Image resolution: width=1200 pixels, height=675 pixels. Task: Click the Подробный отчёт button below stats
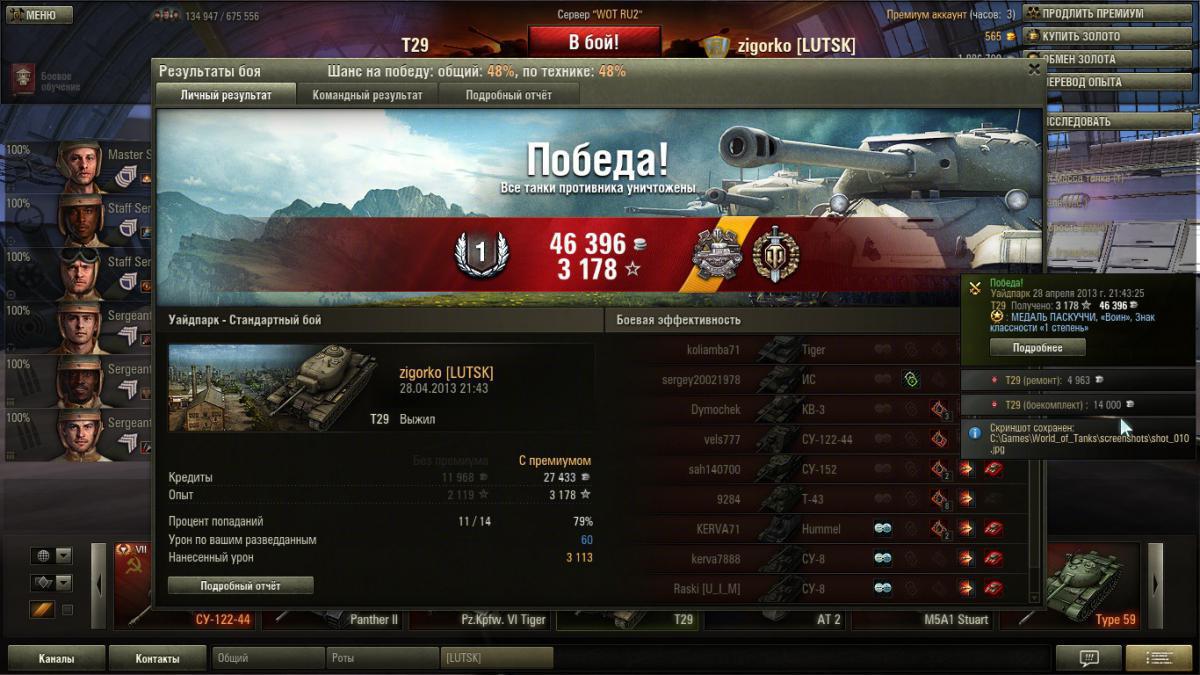240,585
